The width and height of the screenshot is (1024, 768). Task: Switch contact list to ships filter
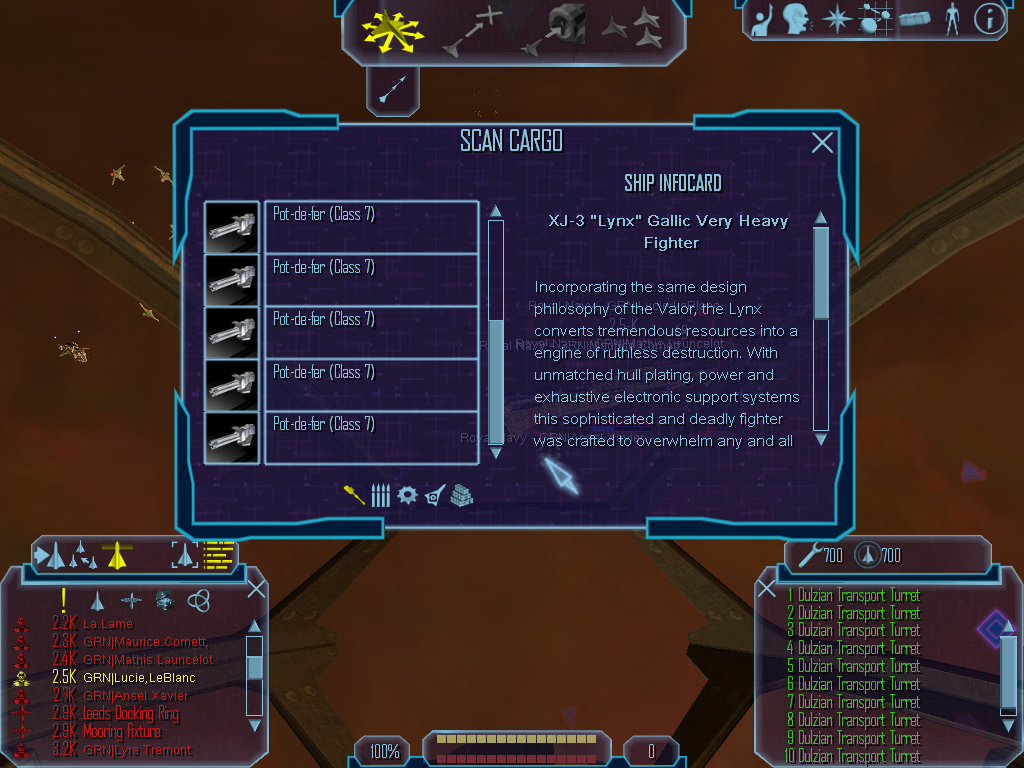97,601
